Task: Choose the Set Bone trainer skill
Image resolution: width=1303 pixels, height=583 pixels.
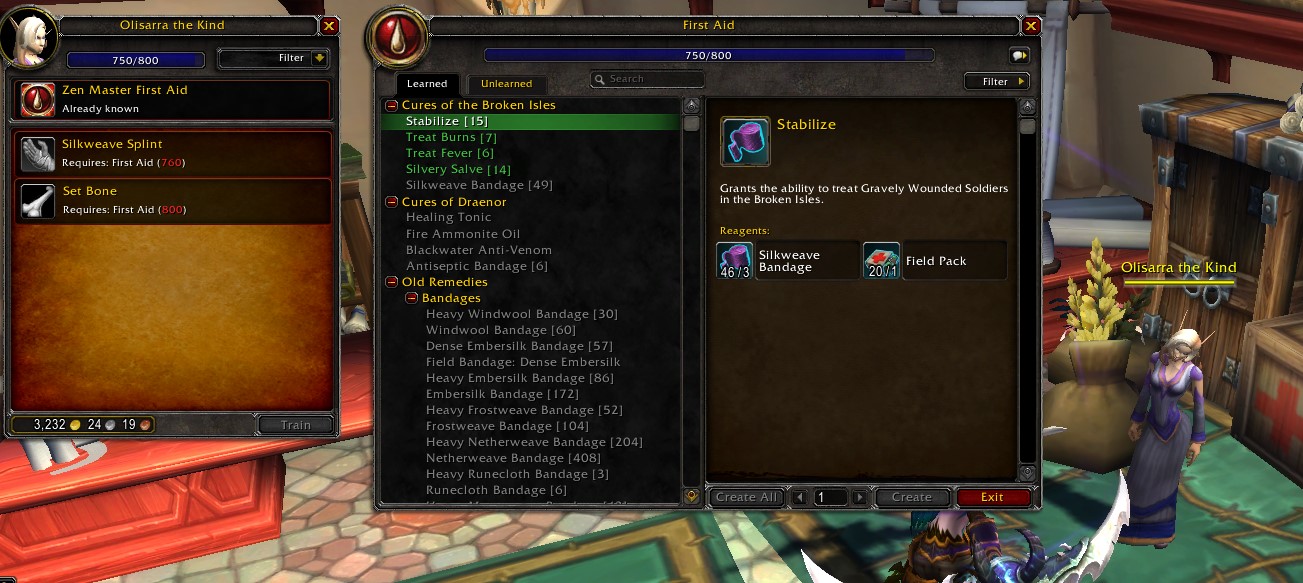Action: click(172, 200)
